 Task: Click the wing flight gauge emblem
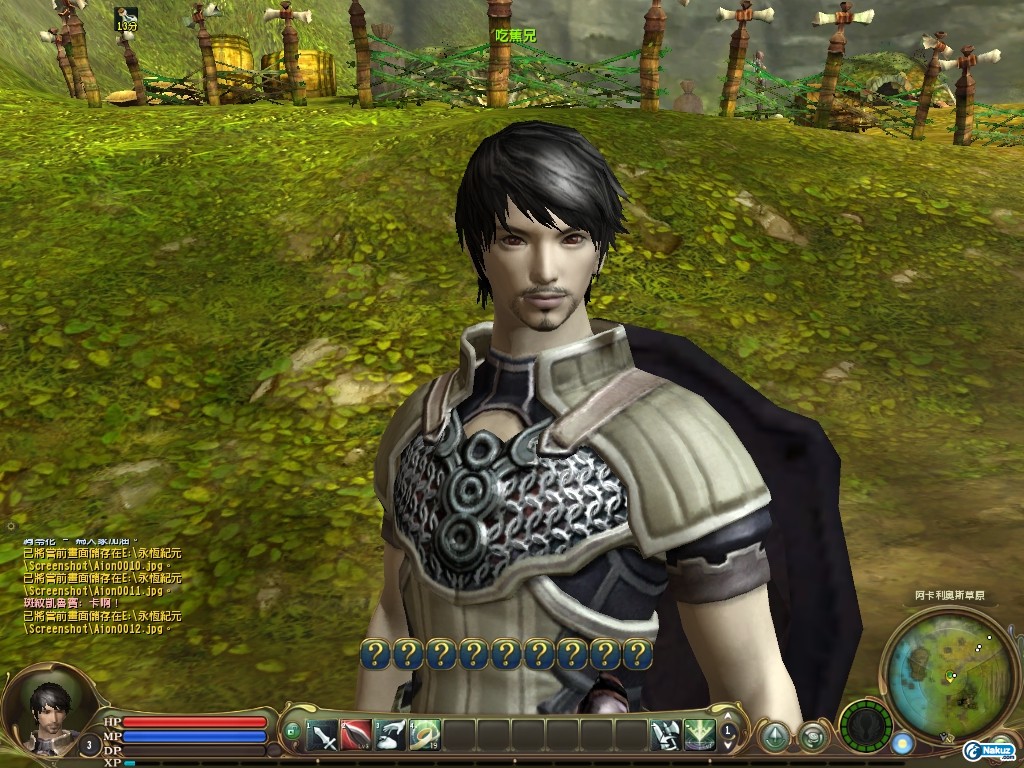865,727
